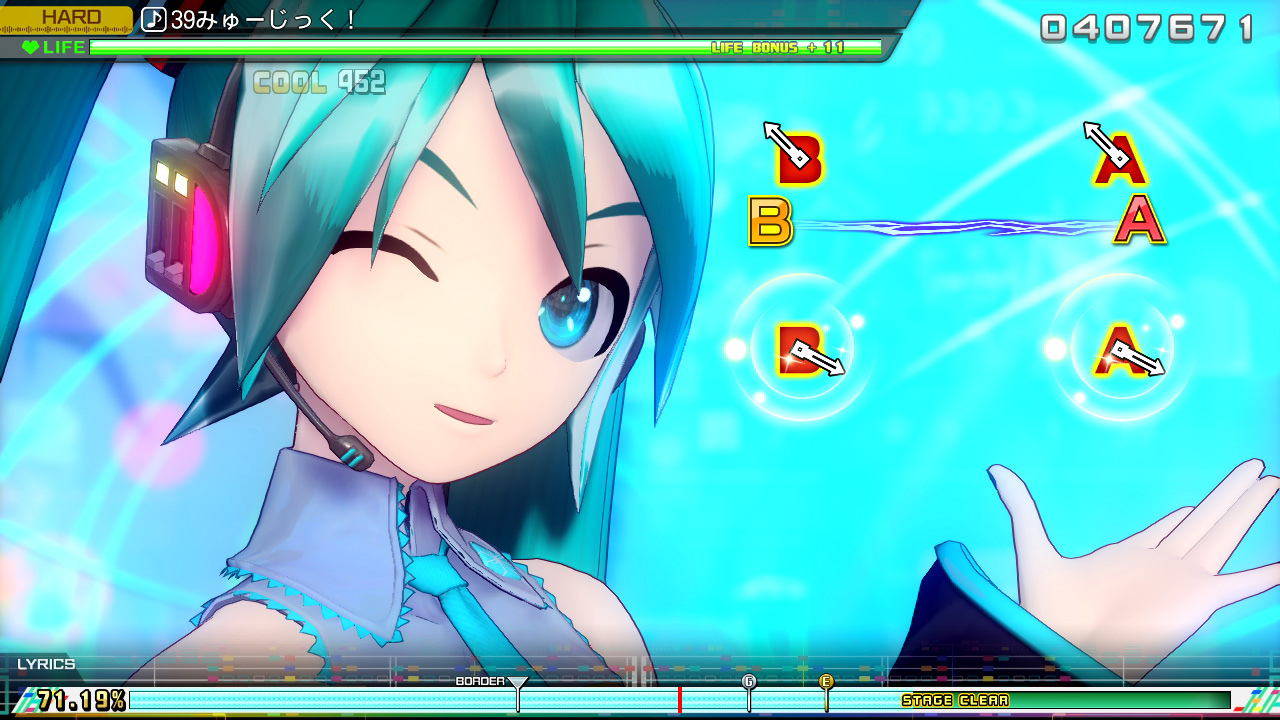Click the music note icon beside the song title

click(155, 17)
